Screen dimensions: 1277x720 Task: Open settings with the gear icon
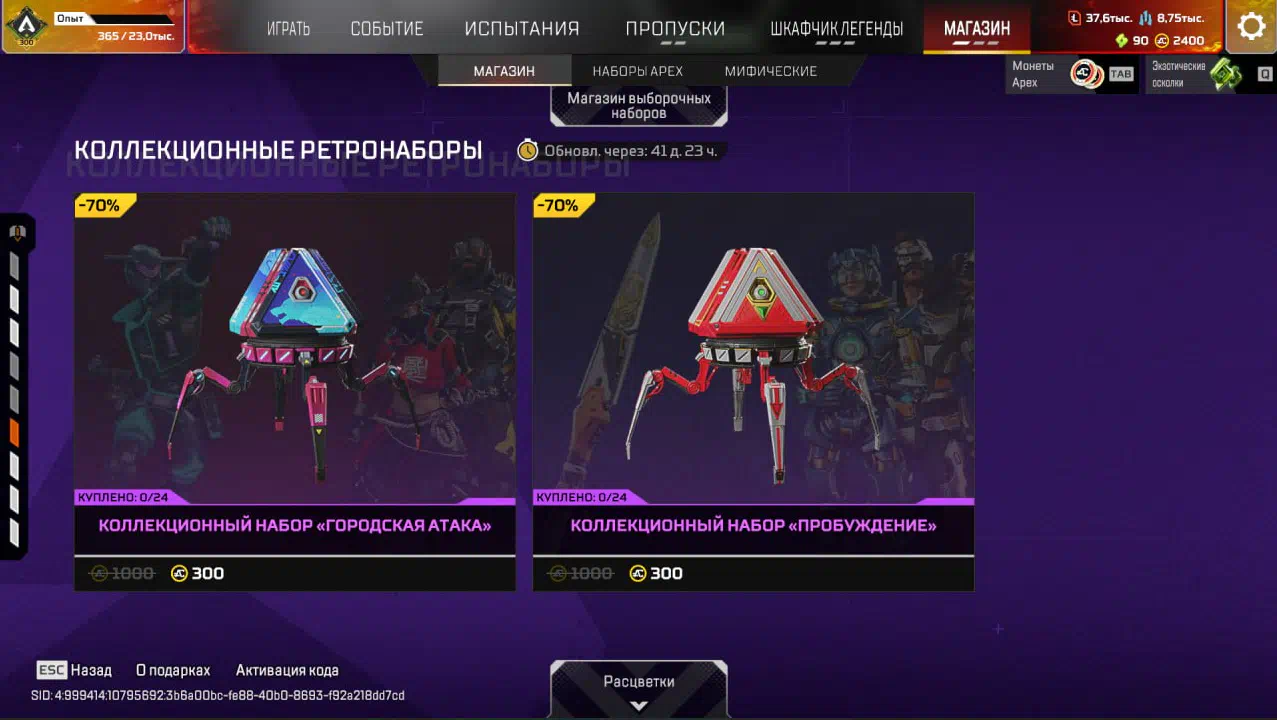[1250, 27]
